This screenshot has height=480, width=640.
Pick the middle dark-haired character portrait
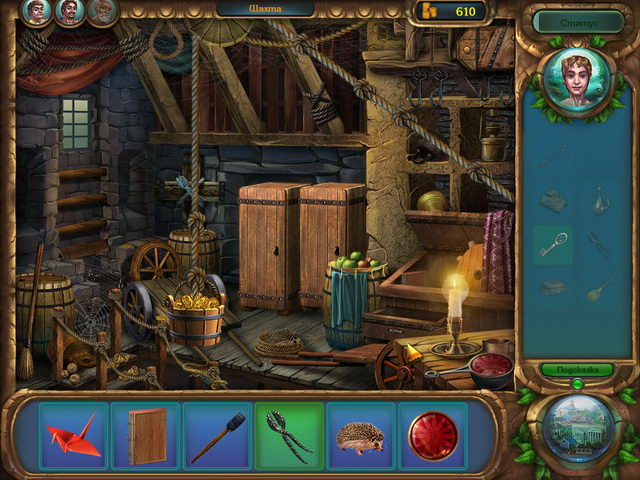(70, 12)
